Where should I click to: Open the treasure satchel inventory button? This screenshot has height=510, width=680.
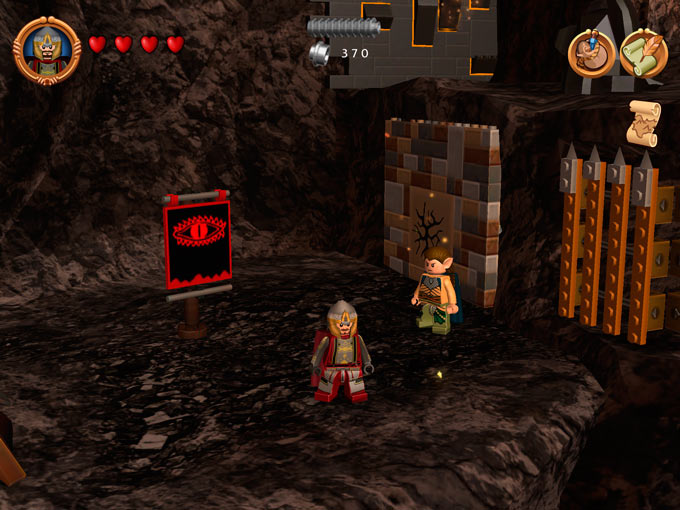(x=591, y=52)
